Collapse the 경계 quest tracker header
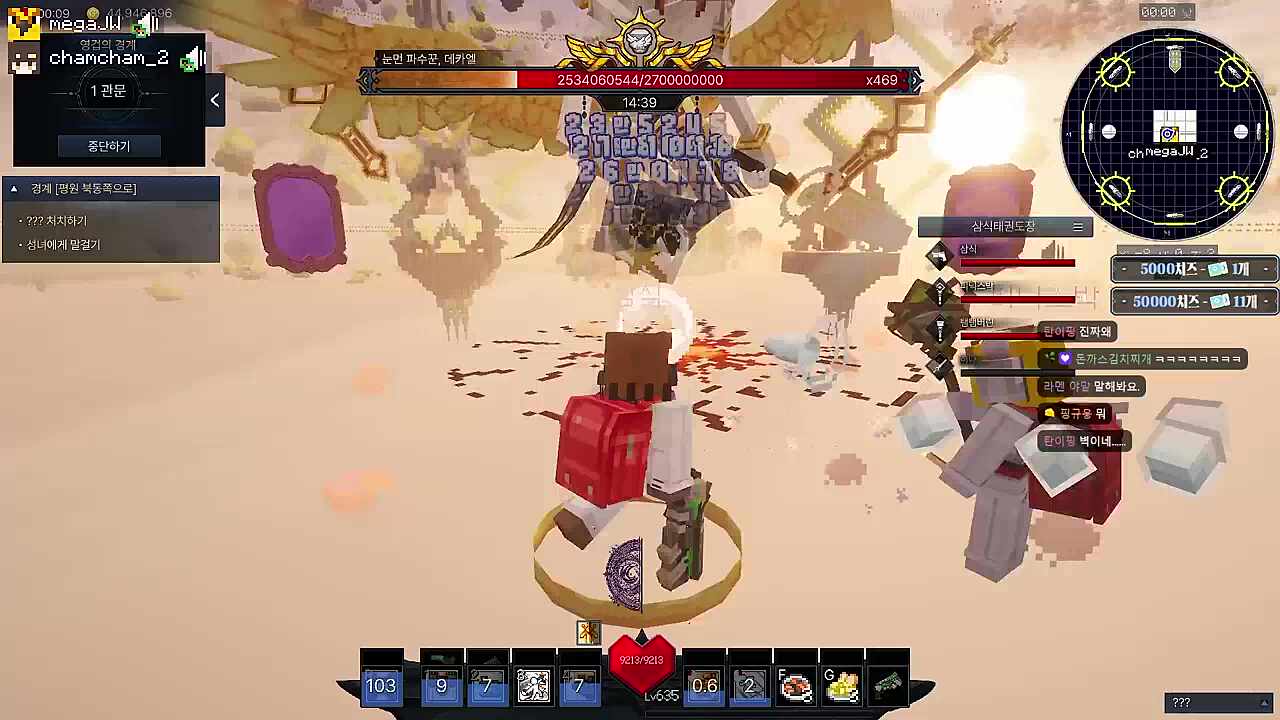This screenshot has height=720, width=1280. 14,189
